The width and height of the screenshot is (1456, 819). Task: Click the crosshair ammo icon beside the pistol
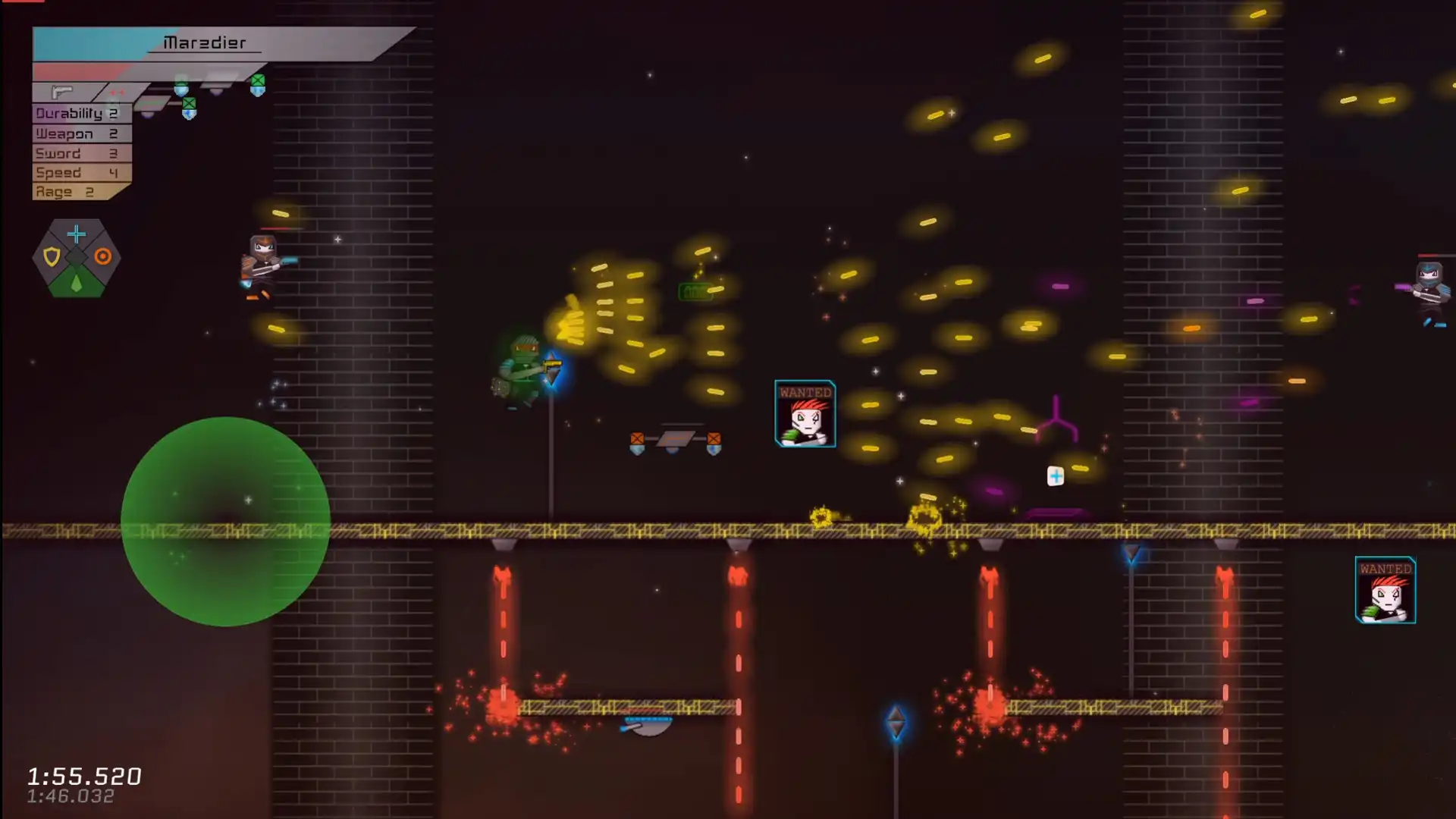pos(116,91)
